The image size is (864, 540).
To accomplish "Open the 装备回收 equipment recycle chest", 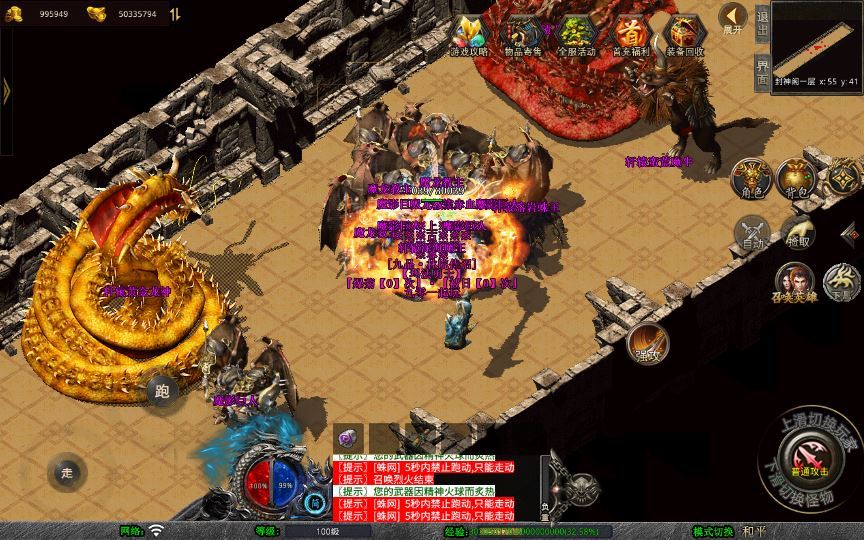I will coord(685,35).
